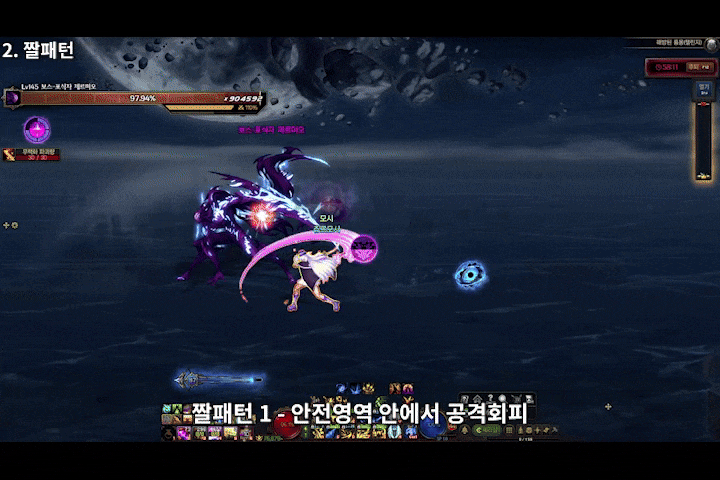Select the purple boss buff orb icon
The height and width of the screenshot is (480, 720).
(x=37, y=129)
